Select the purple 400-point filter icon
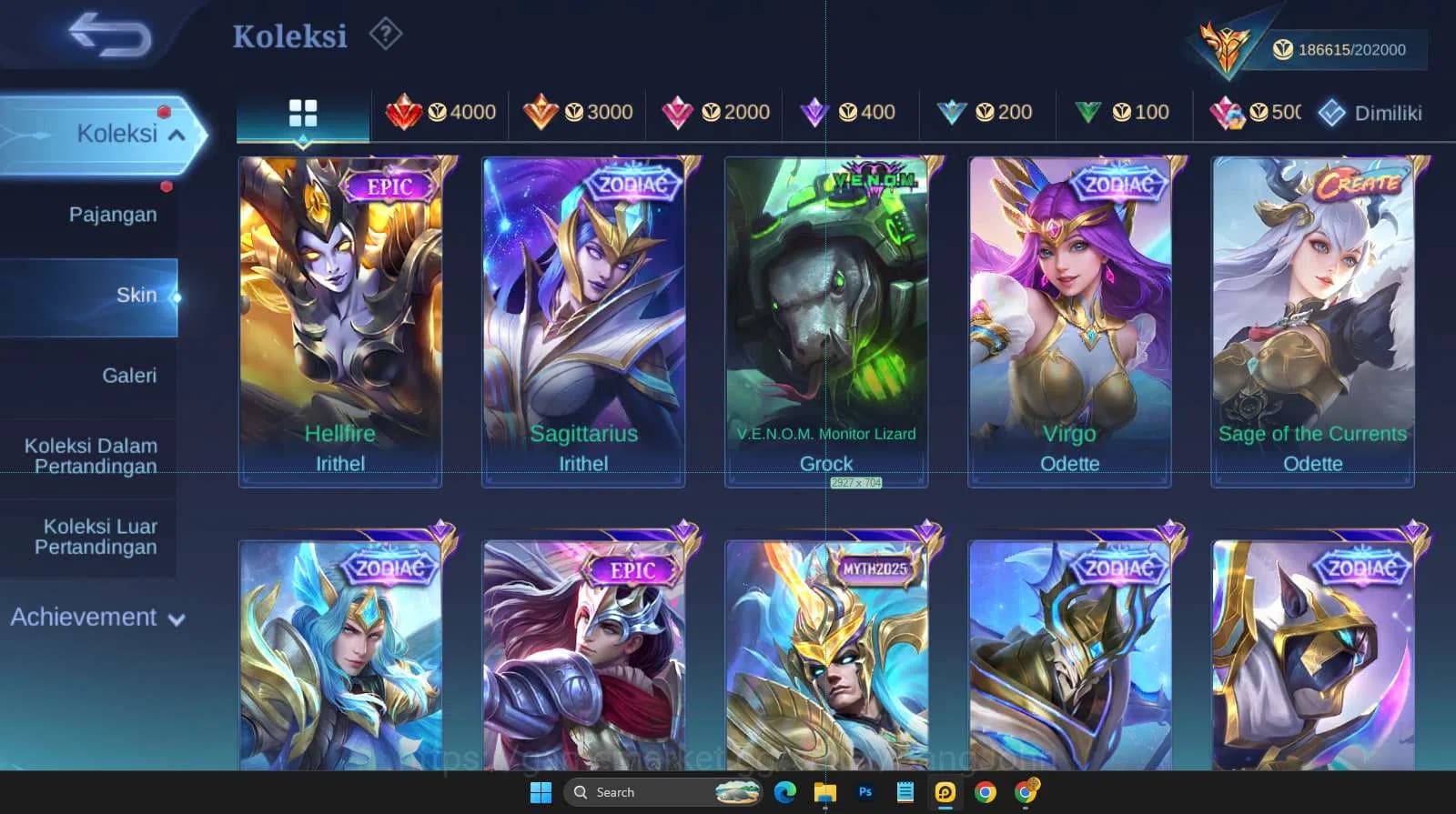1456x814 pixels. [814, 112]
